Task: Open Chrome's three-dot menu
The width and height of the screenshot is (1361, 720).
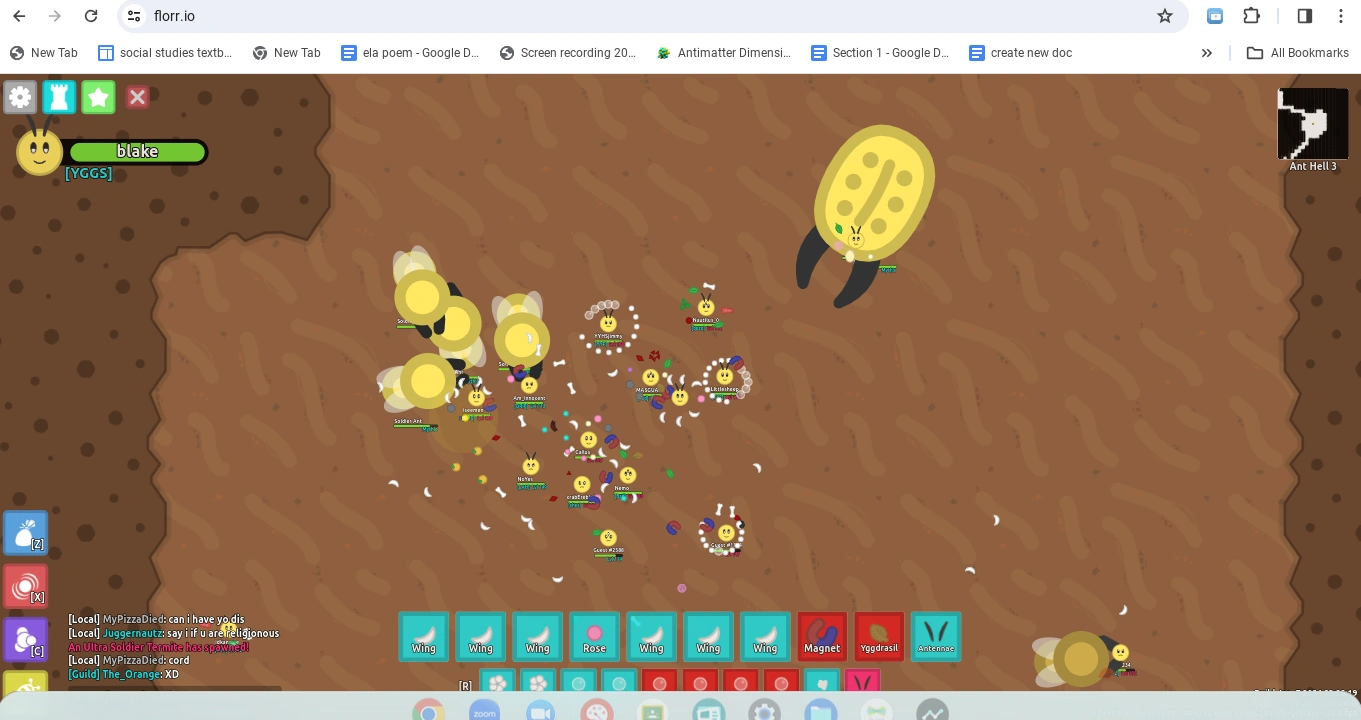Action: tap(1341, 16)
